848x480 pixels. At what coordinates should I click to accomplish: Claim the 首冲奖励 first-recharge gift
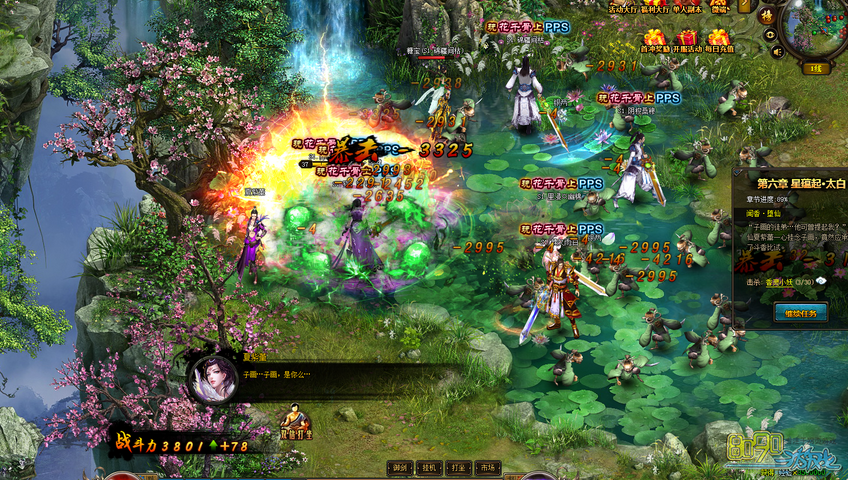click(x=654, y=40)
